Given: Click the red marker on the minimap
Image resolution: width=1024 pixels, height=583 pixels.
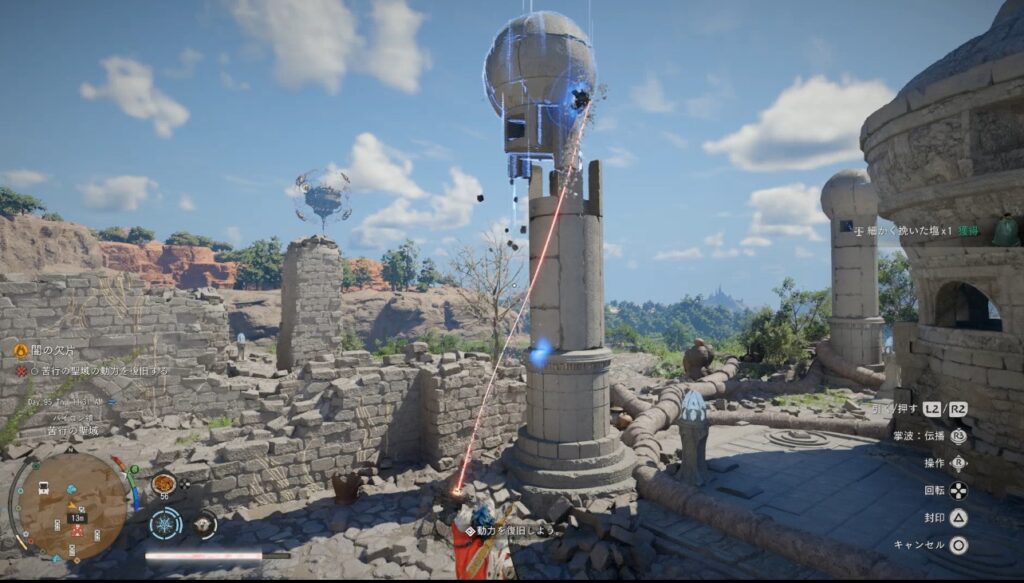Looking at the screenshot, I should point(77,530).
